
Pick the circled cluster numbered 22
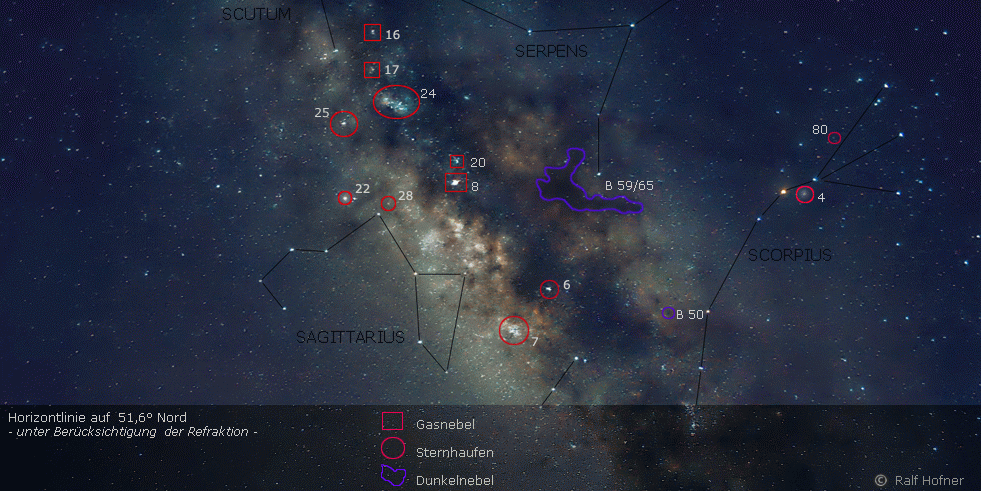click(345, 198)
